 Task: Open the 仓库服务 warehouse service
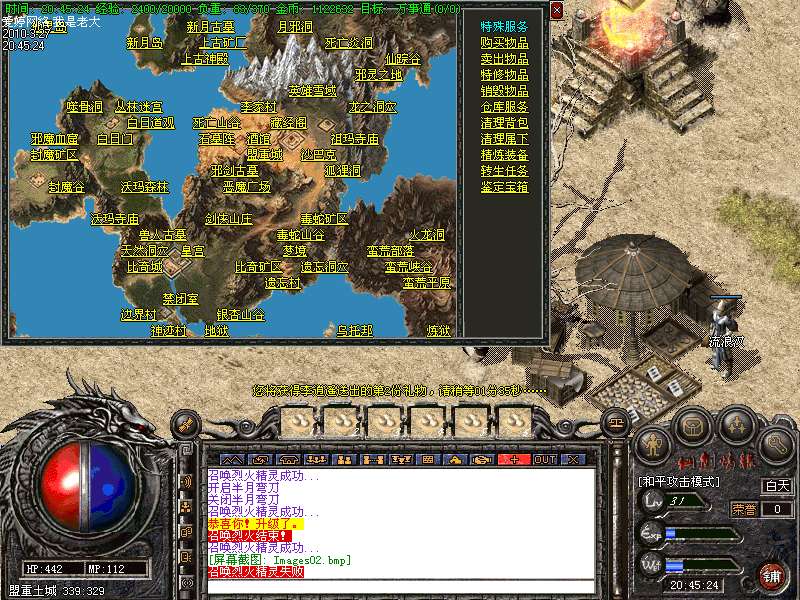504,107
